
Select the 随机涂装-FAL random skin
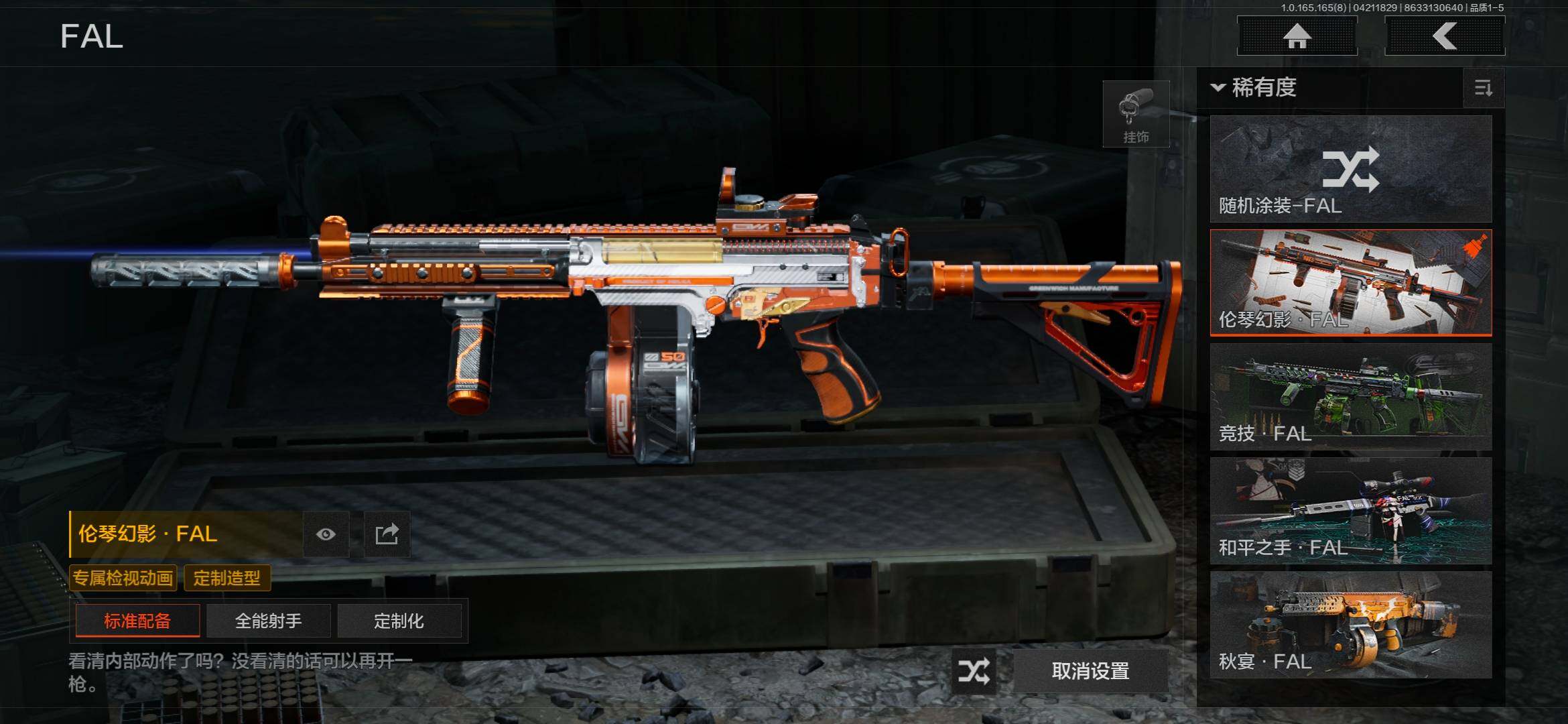[x=1351, y=169]
